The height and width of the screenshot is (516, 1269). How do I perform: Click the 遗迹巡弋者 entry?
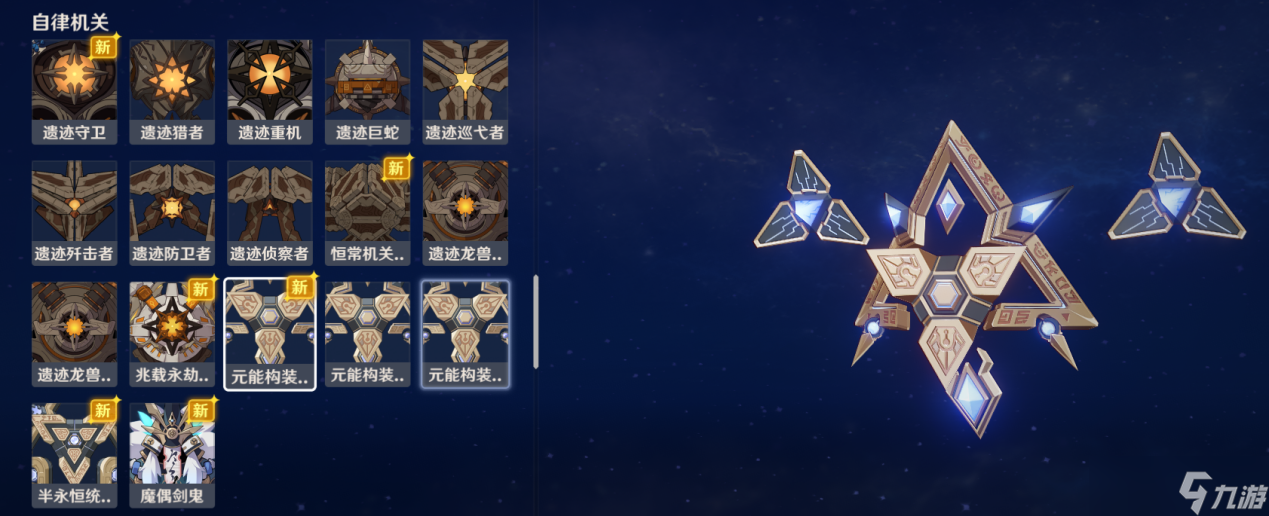click(x=465, y=91)
